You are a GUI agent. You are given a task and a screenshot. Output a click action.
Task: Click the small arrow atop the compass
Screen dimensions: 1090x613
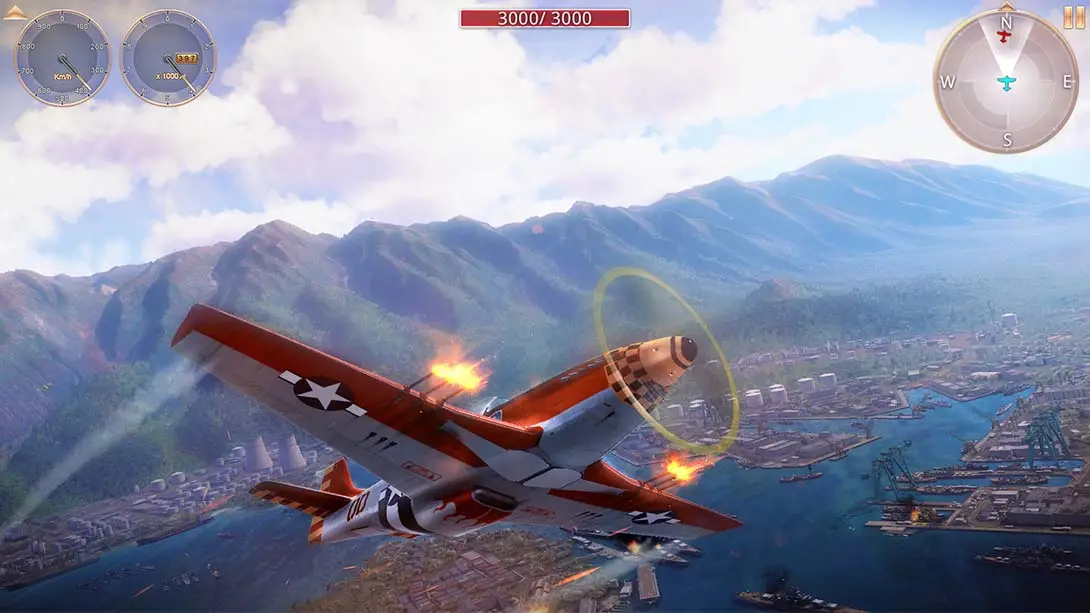[1006, 6]
